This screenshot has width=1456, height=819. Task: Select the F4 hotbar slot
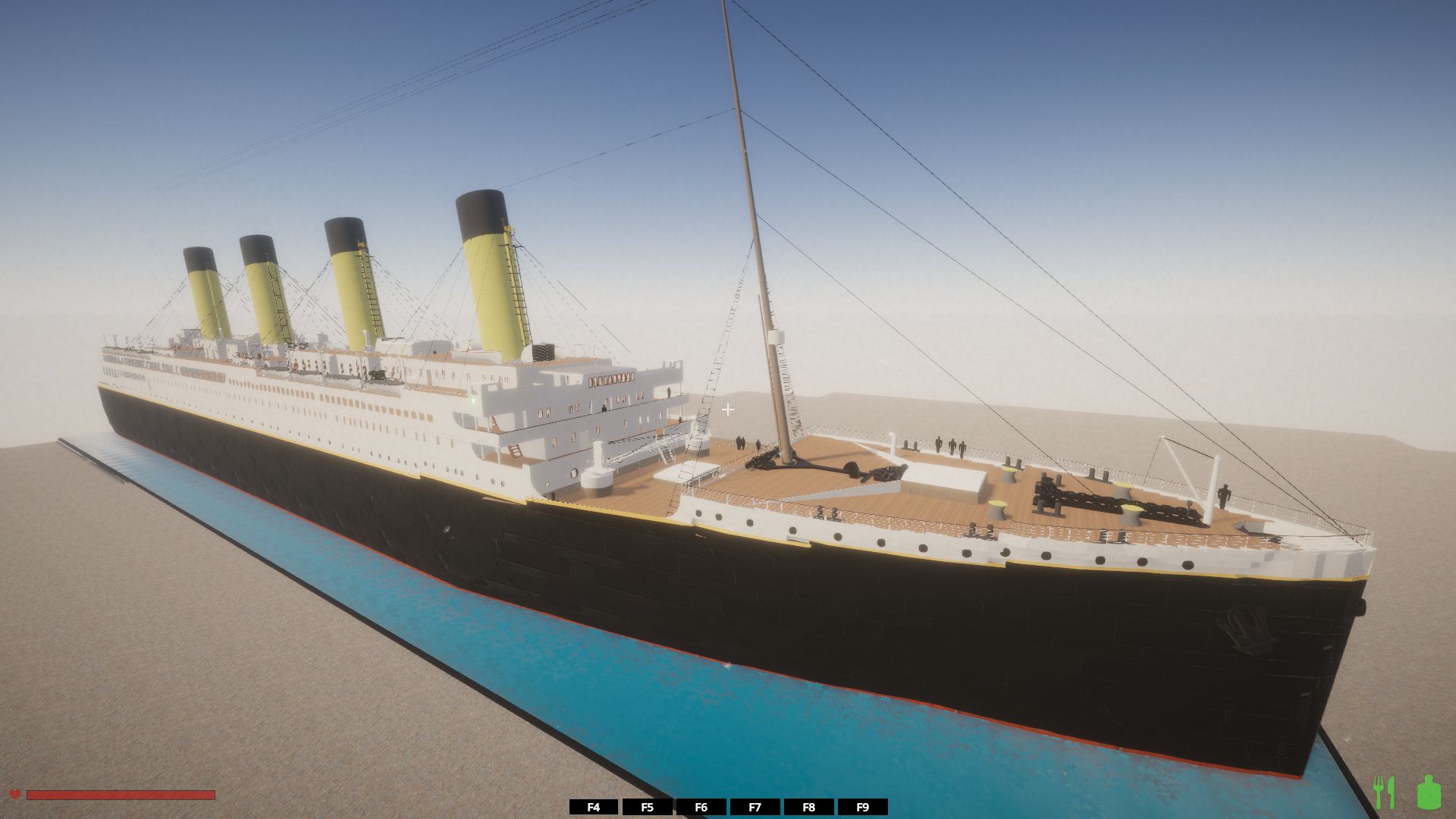594,807
